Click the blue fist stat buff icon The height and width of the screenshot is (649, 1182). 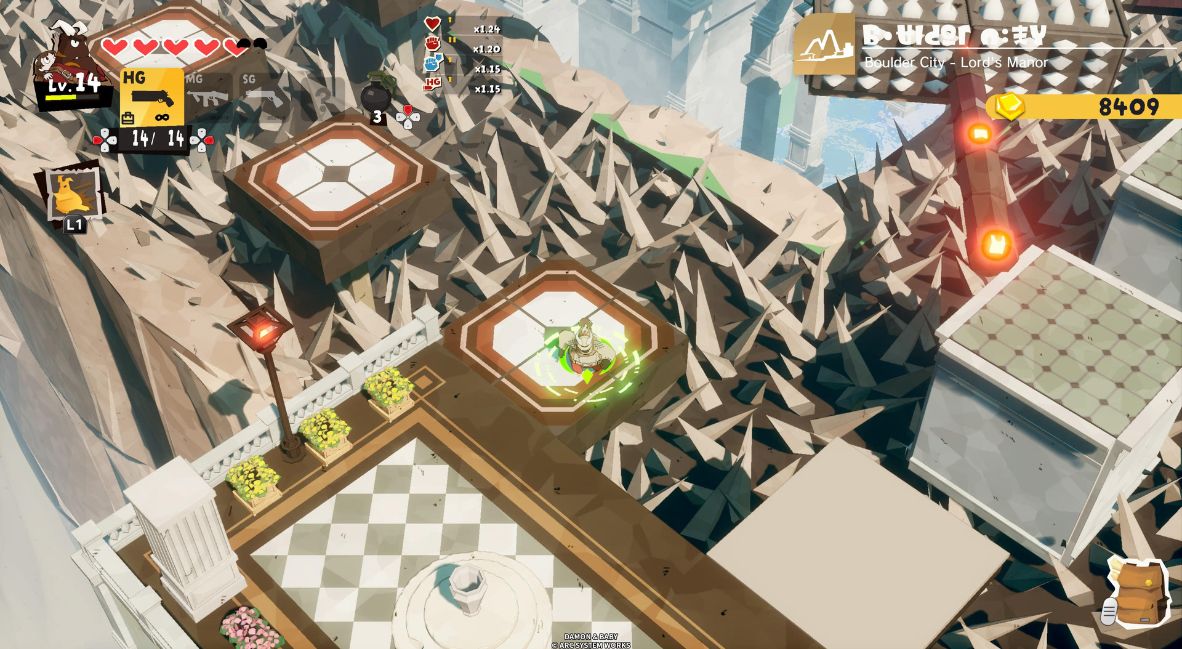pyautogui.click(x=432, y=63)
